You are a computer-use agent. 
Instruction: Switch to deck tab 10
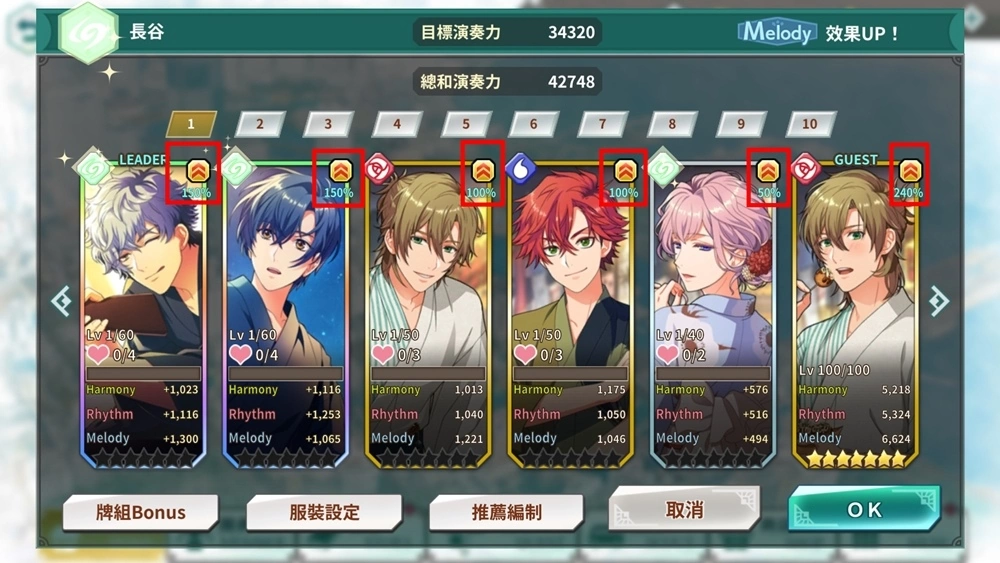click(809, 124)
